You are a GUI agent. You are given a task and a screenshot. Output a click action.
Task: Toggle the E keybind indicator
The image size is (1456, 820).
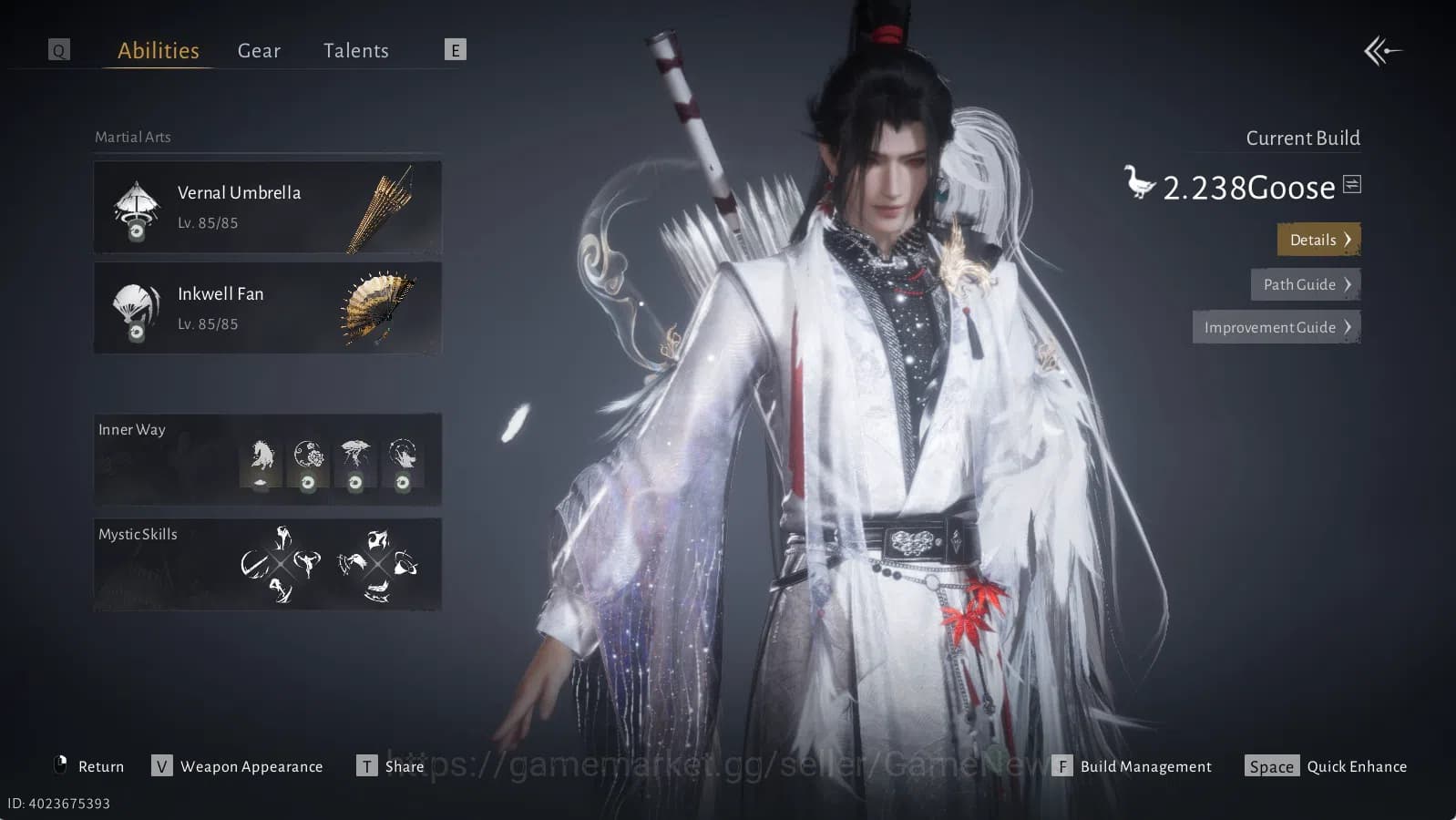455,50
